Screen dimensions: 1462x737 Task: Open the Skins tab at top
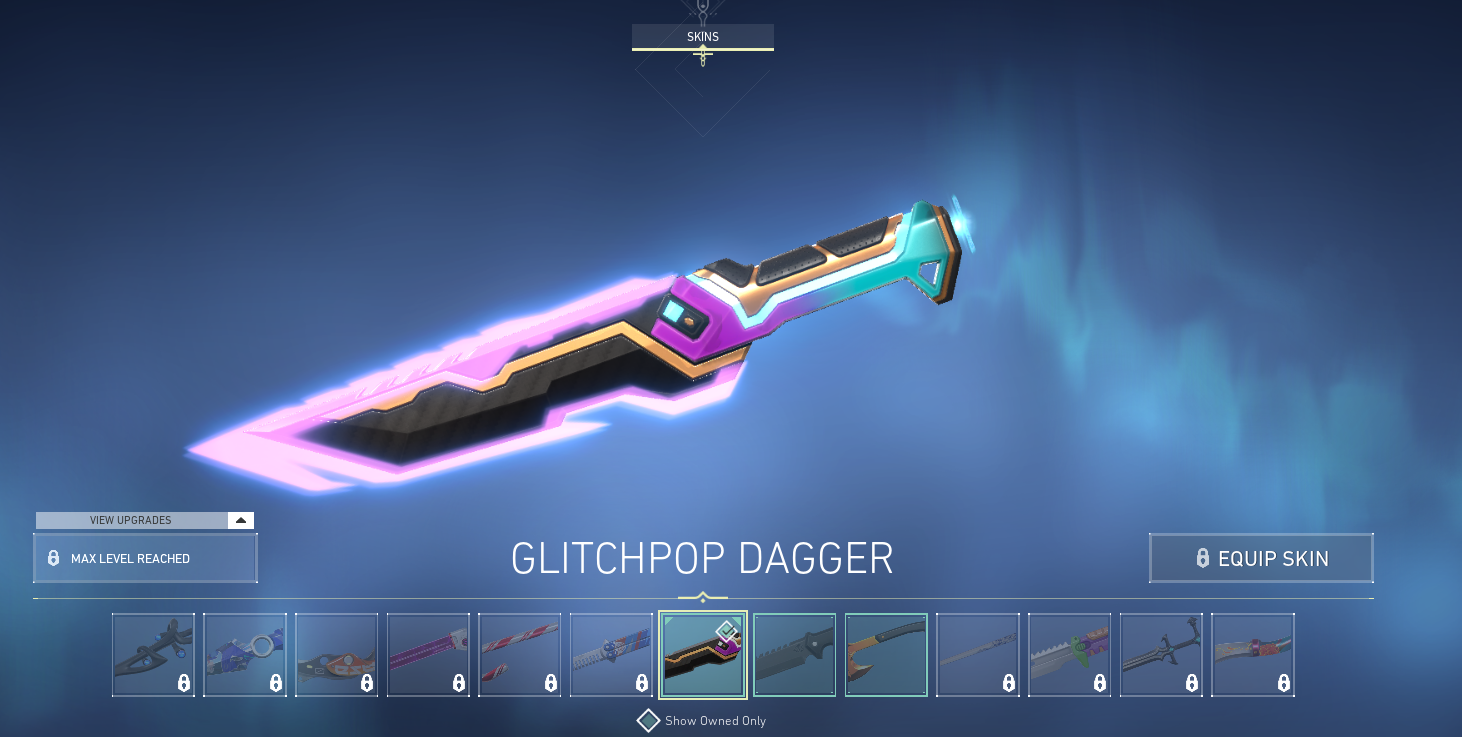tap(702, 37)
